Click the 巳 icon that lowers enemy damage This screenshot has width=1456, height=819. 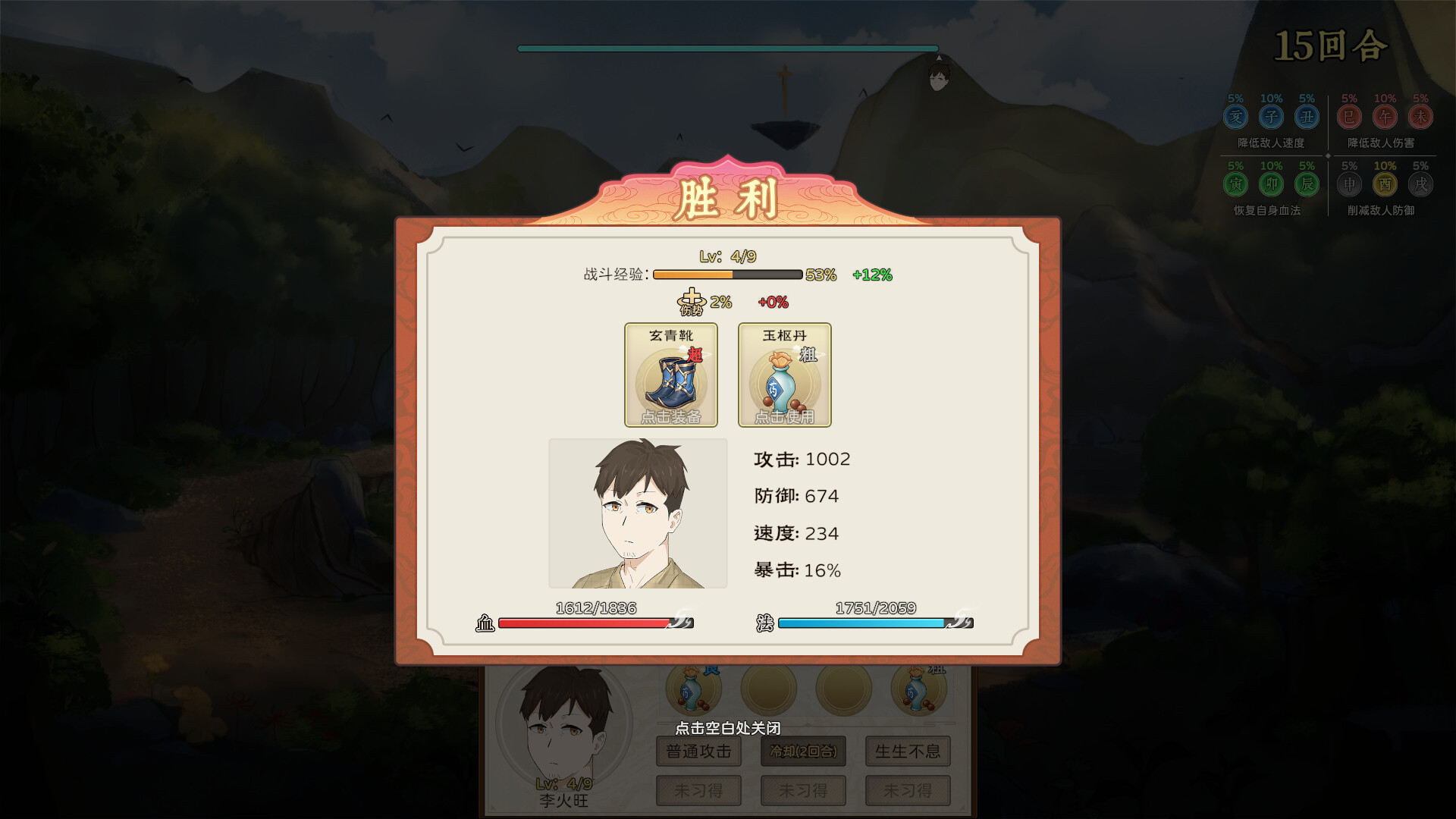(x=1349, y=116)
